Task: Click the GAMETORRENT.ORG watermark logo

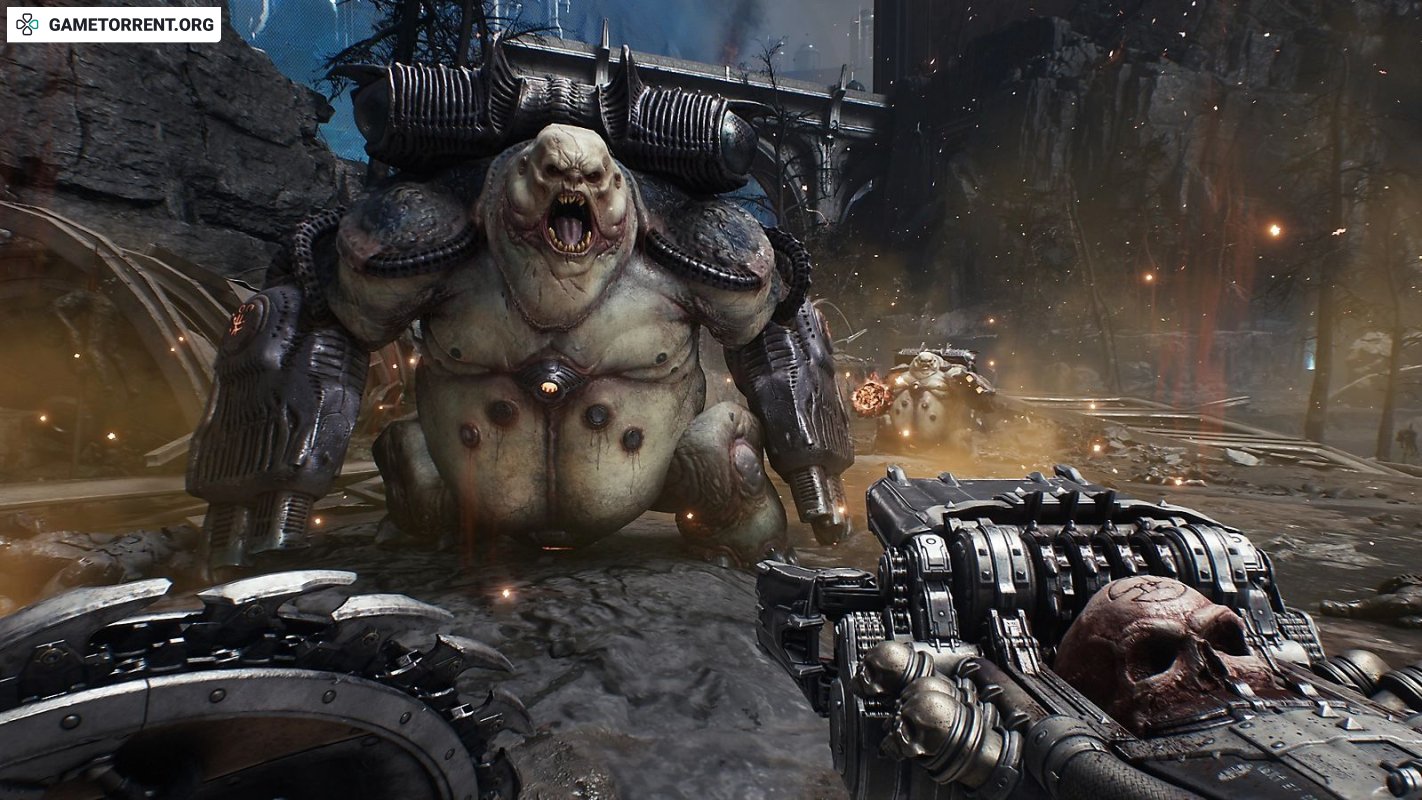Action: (113, 24)
